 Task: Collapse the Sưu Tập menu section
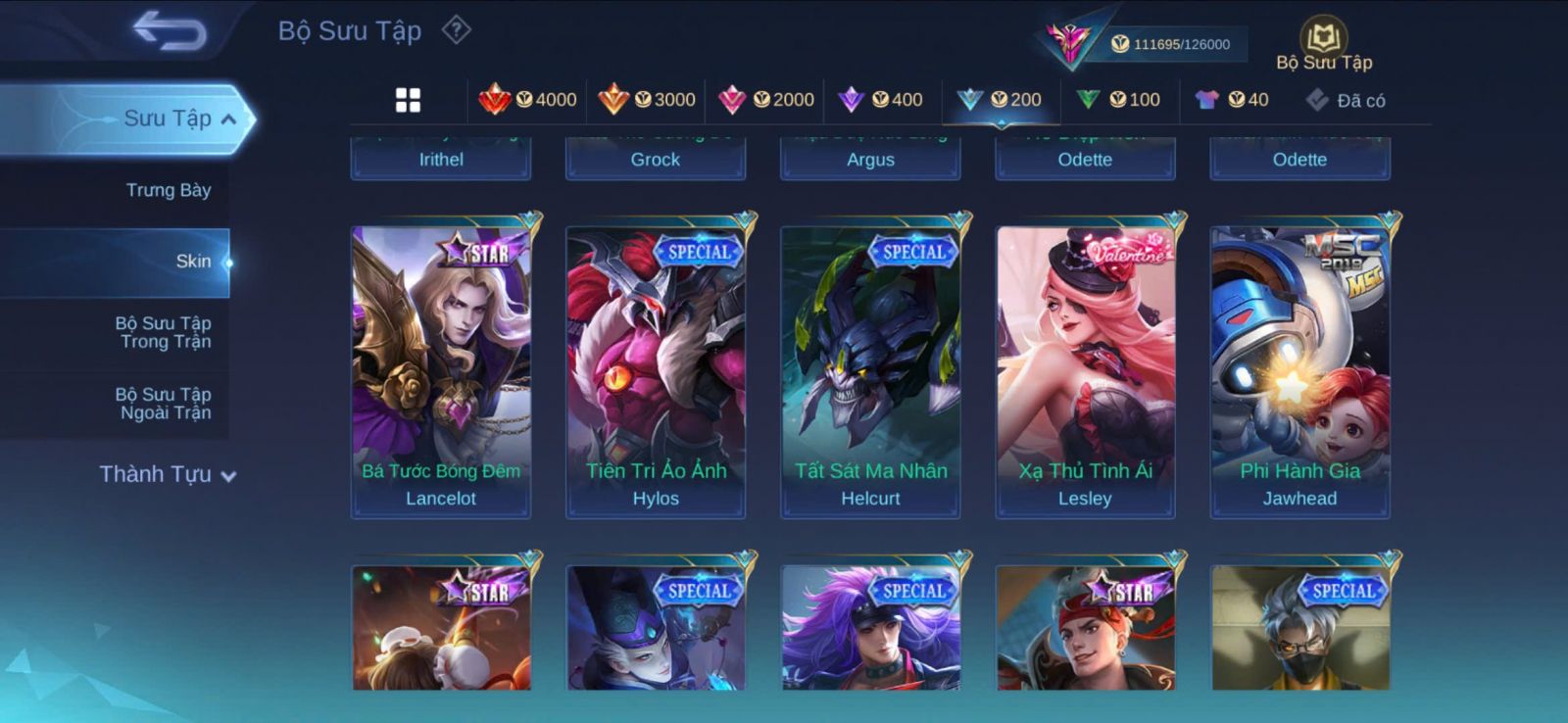coord(227,120)
